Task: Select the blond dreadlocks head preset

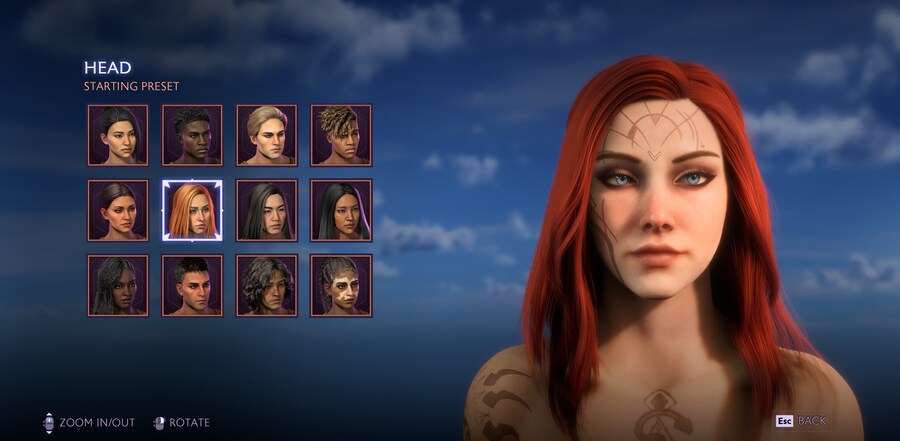Action: (341, 135)
